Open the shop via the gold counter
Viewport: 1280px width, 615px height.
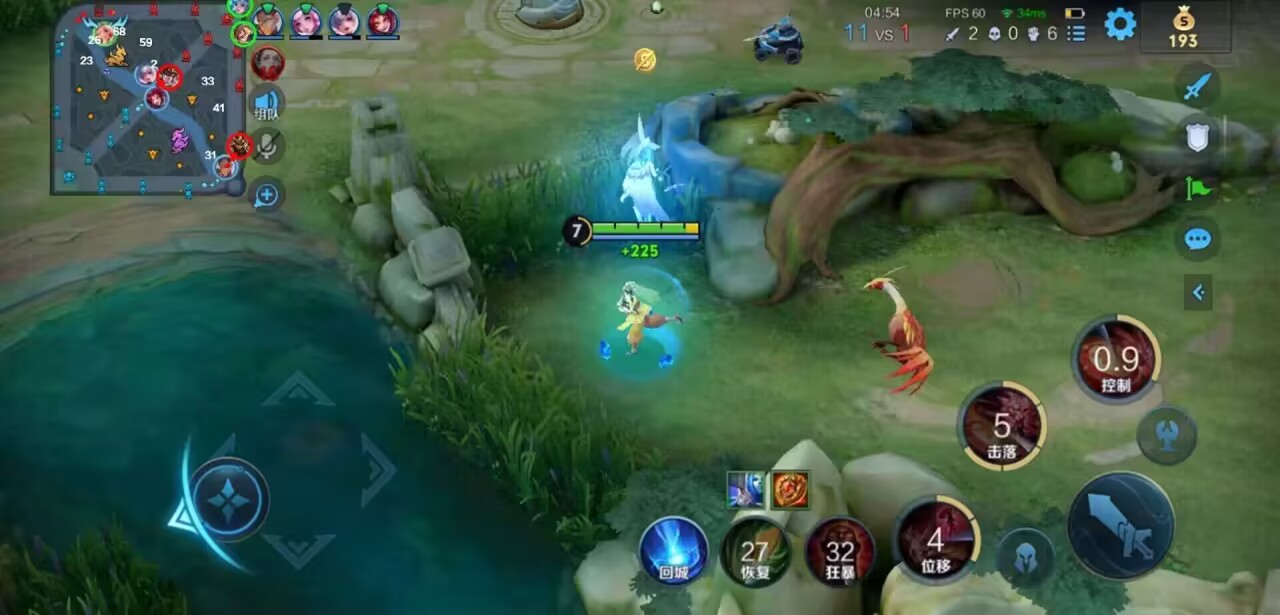(x=1183, y=27)
